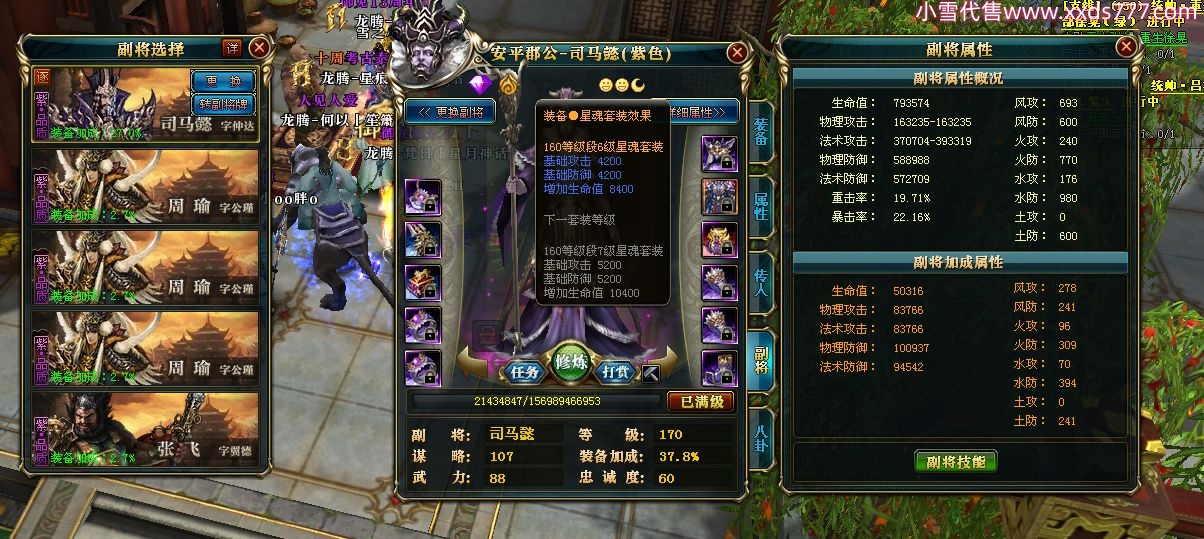Close the 安平郡公-司马懿 window
The width and height of the screenshot is (1204, 539).
(737, 53)
